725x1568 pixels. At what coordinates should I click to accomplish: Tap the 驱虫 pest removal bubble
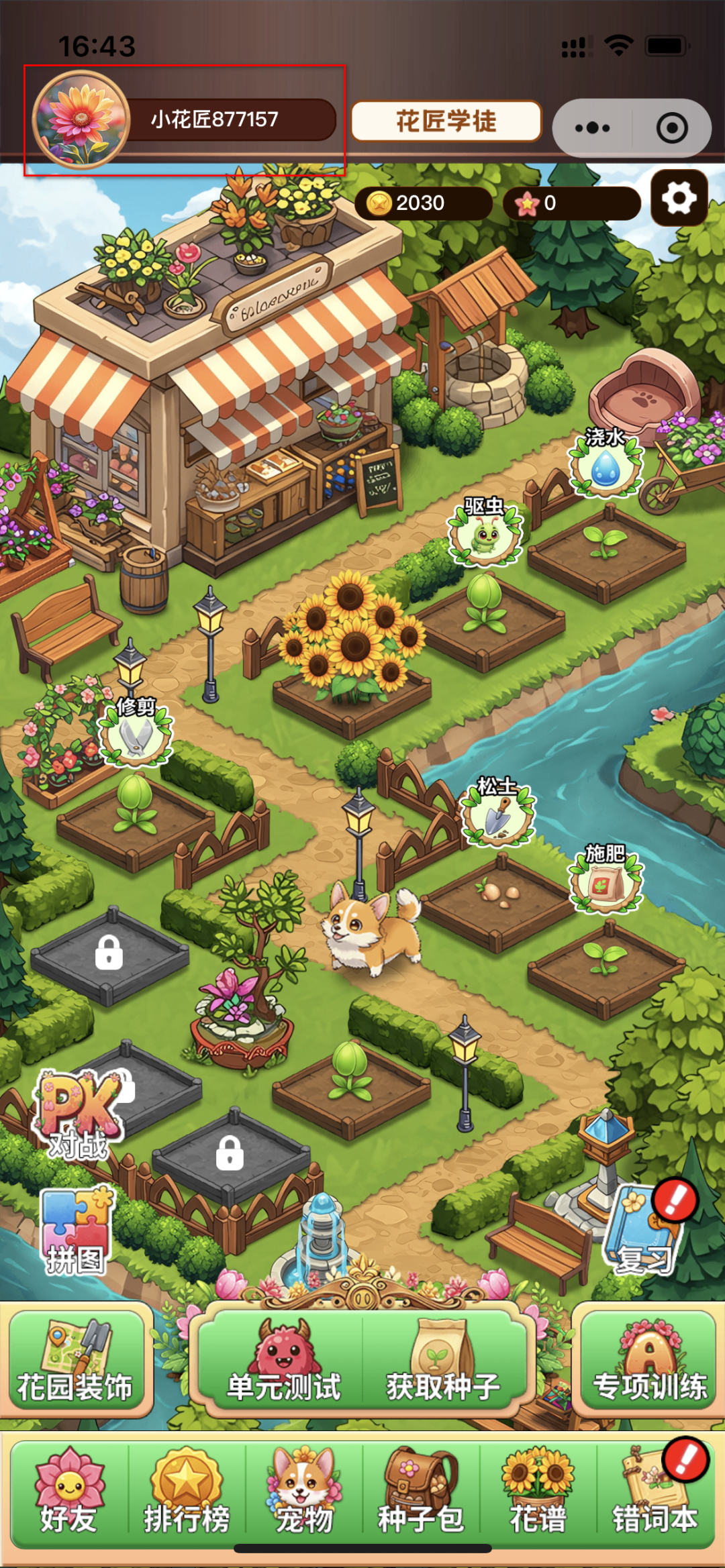(x=485, y=533)
